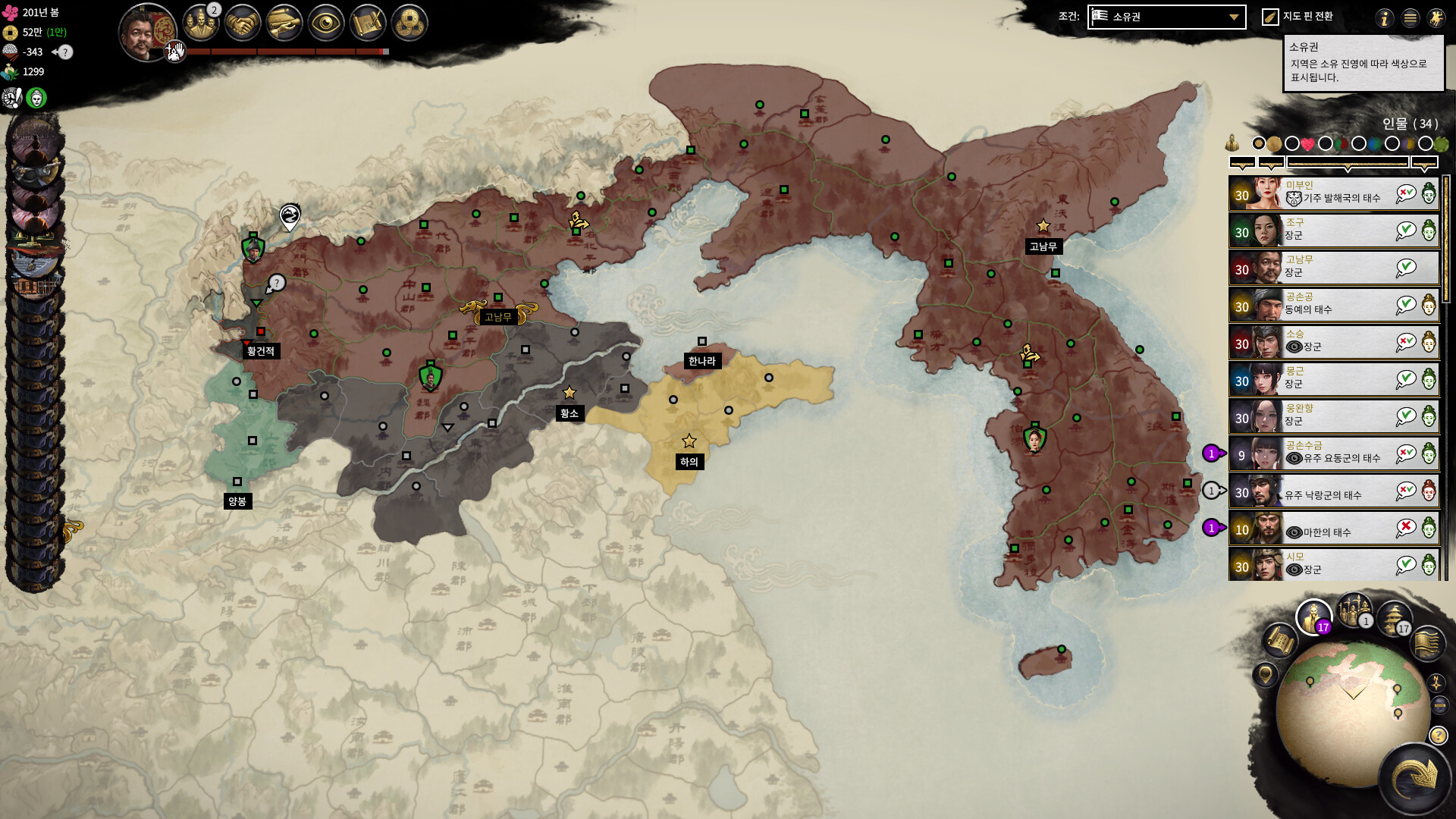Open the treasury via the coins icon
This screenshot has height=819, width=1456.
pos(409,24)
